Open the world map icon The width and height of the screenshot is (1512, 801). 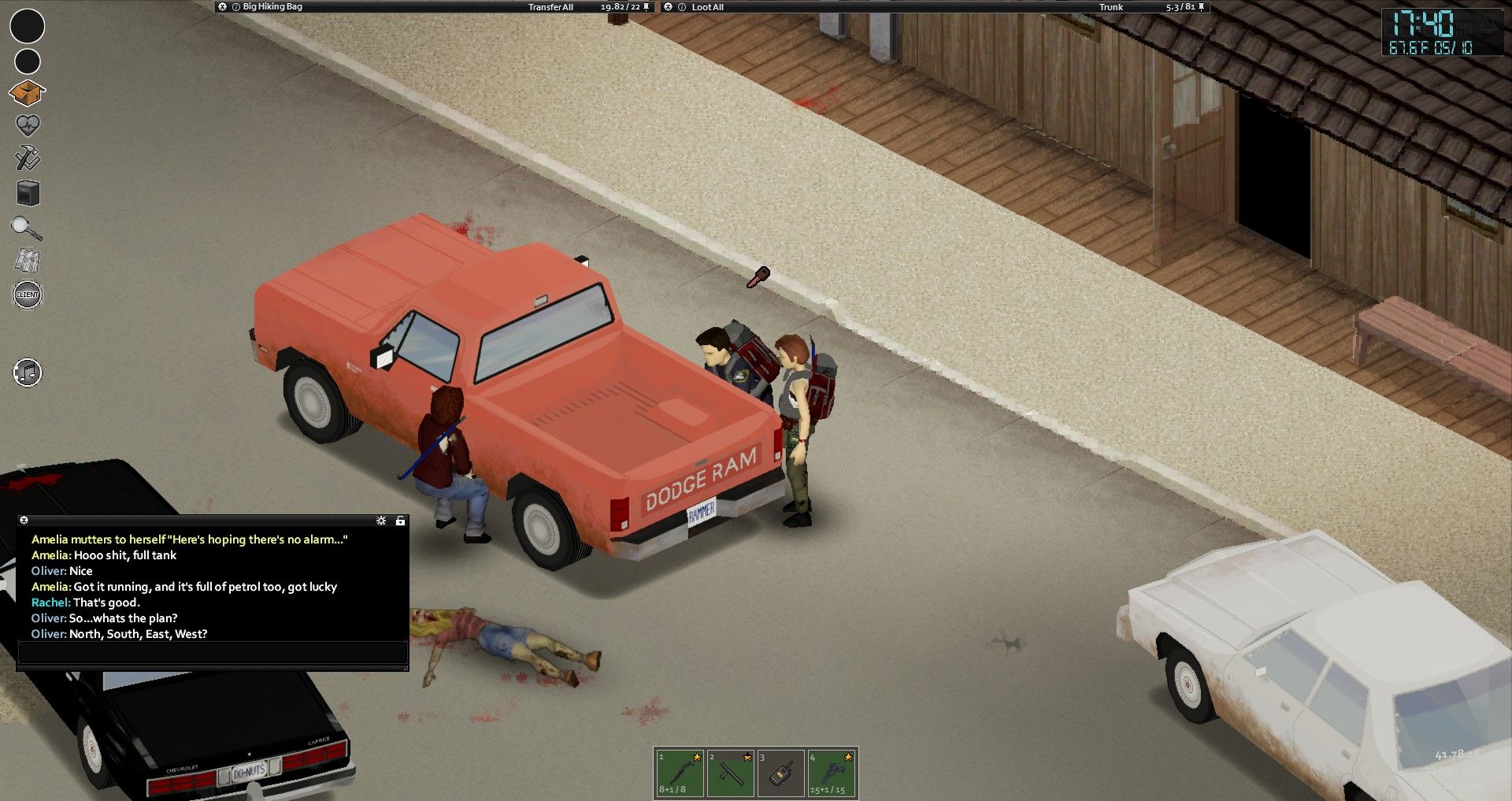28,261
